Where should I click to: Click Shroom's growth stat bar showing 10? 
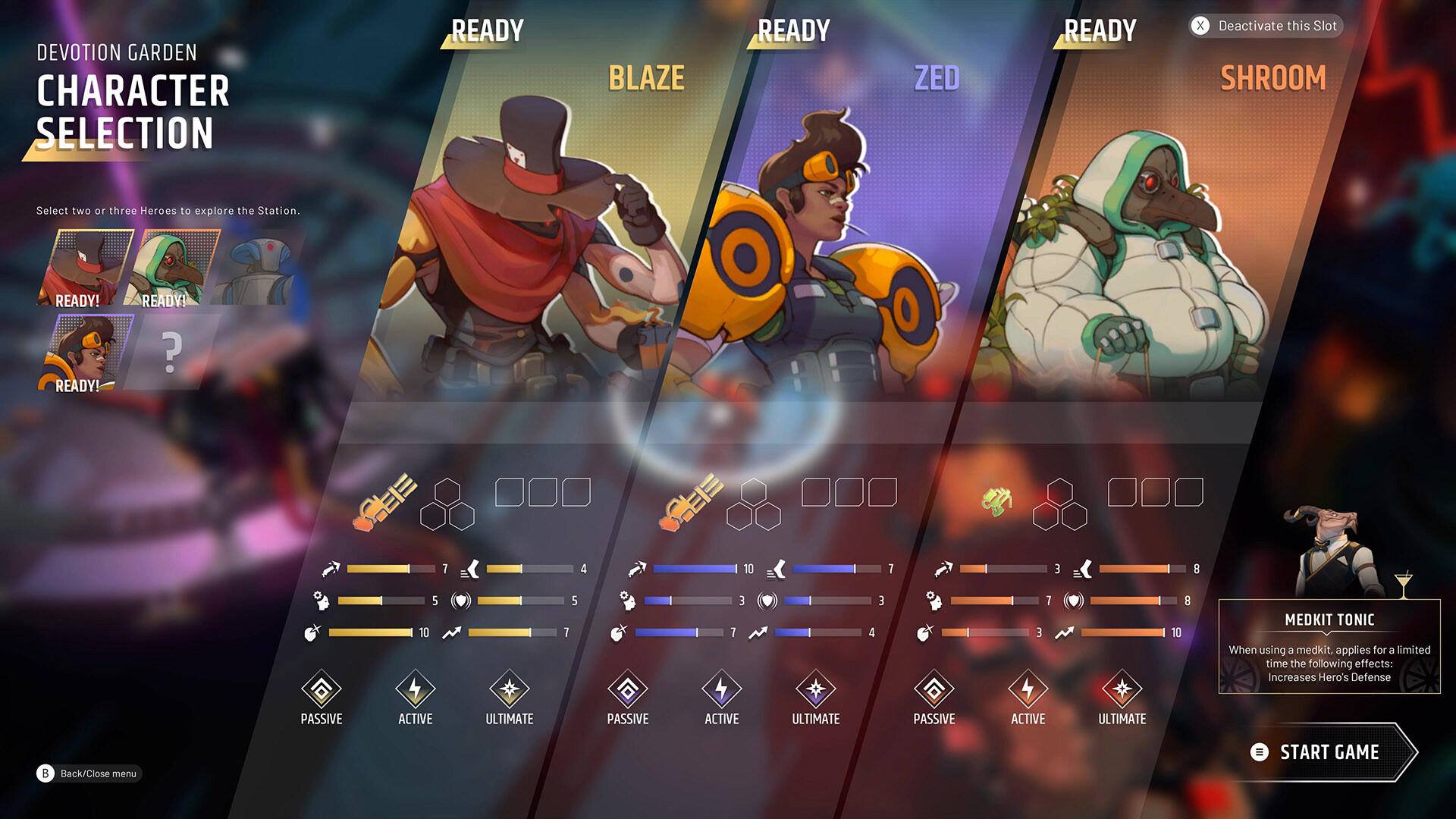coord(1122,632)
